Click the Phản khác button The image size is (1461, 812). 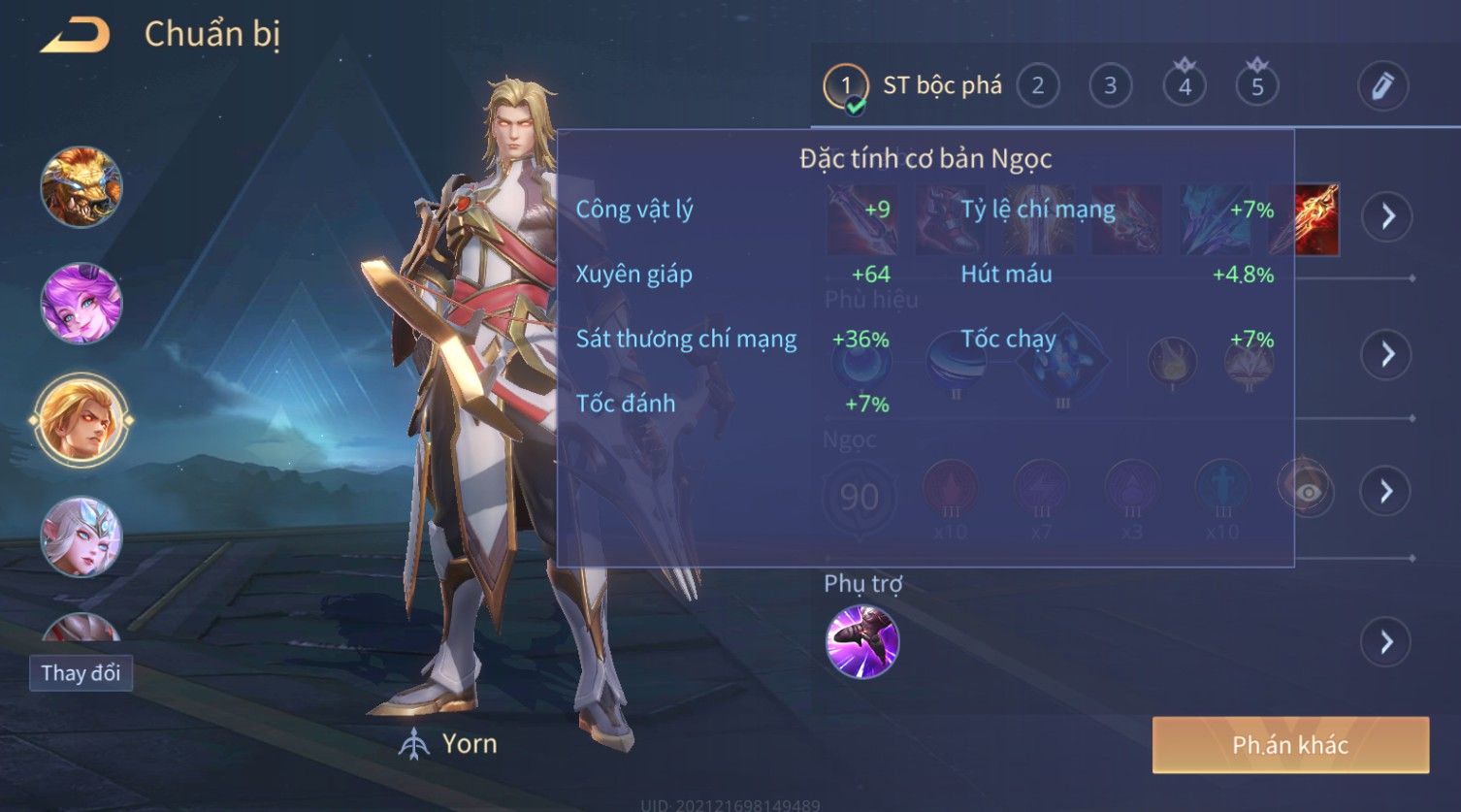point(1290,745)
